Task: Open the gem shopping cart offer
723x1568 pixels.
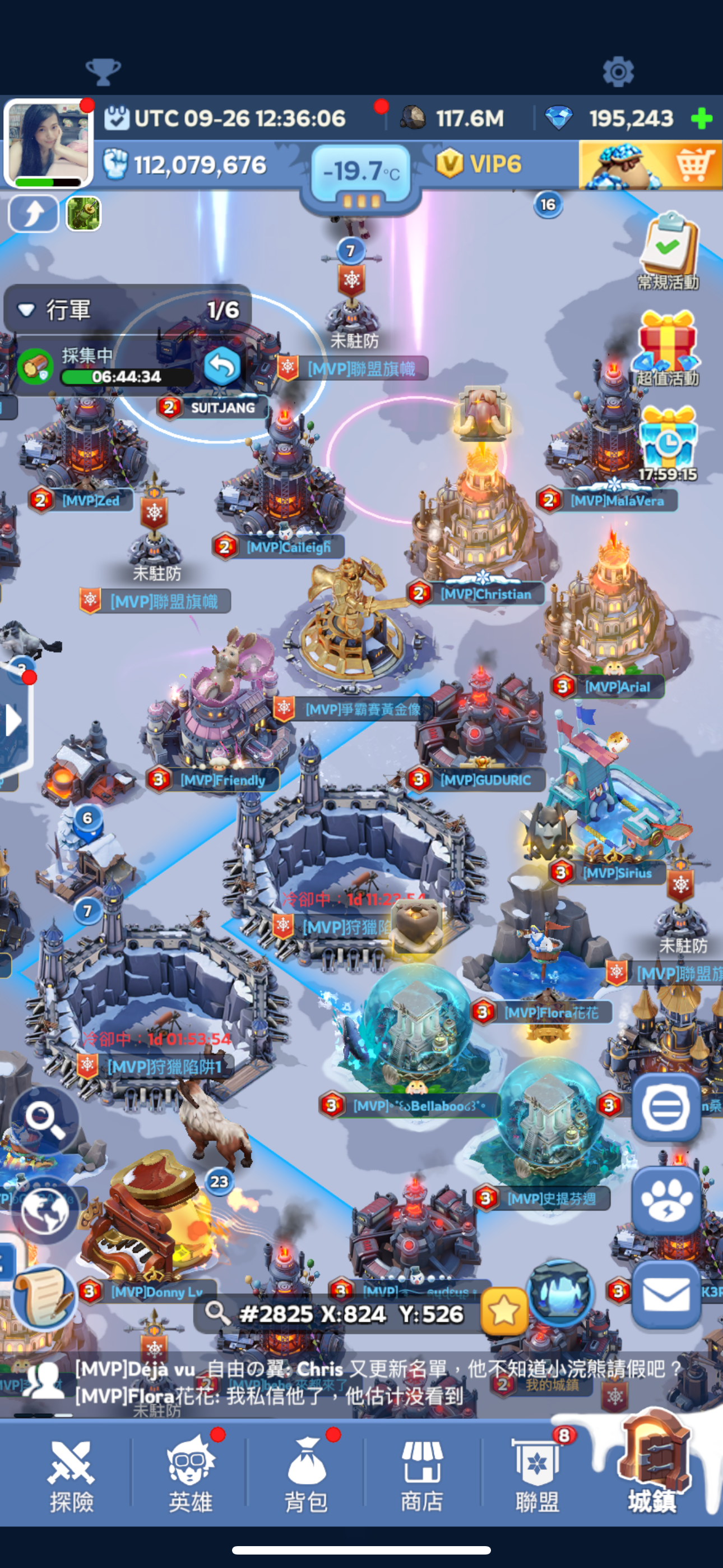Action: 650,164
